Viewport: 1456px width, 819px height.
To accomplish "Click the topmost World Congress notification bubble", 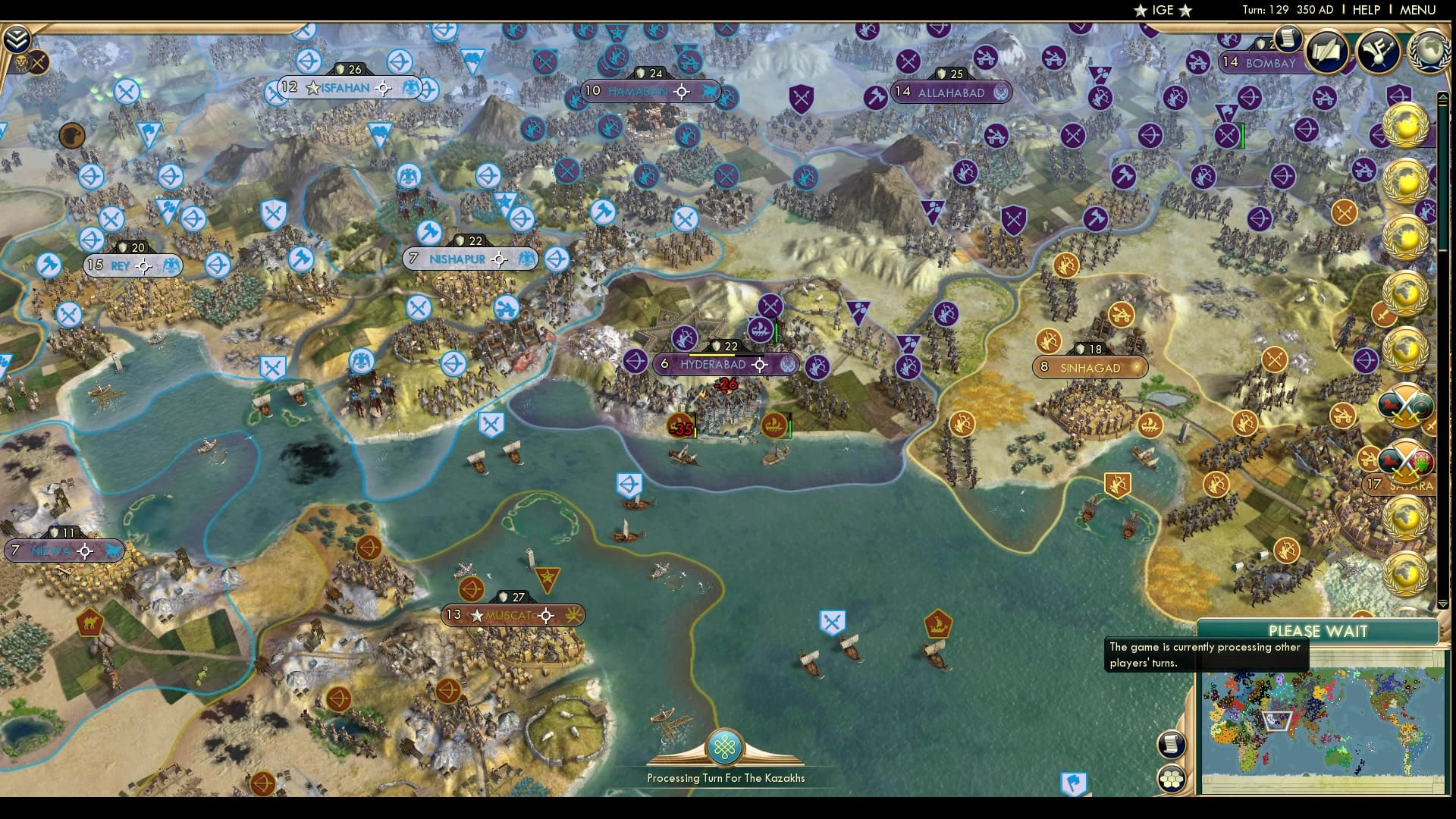I will tap(1404, 126).
